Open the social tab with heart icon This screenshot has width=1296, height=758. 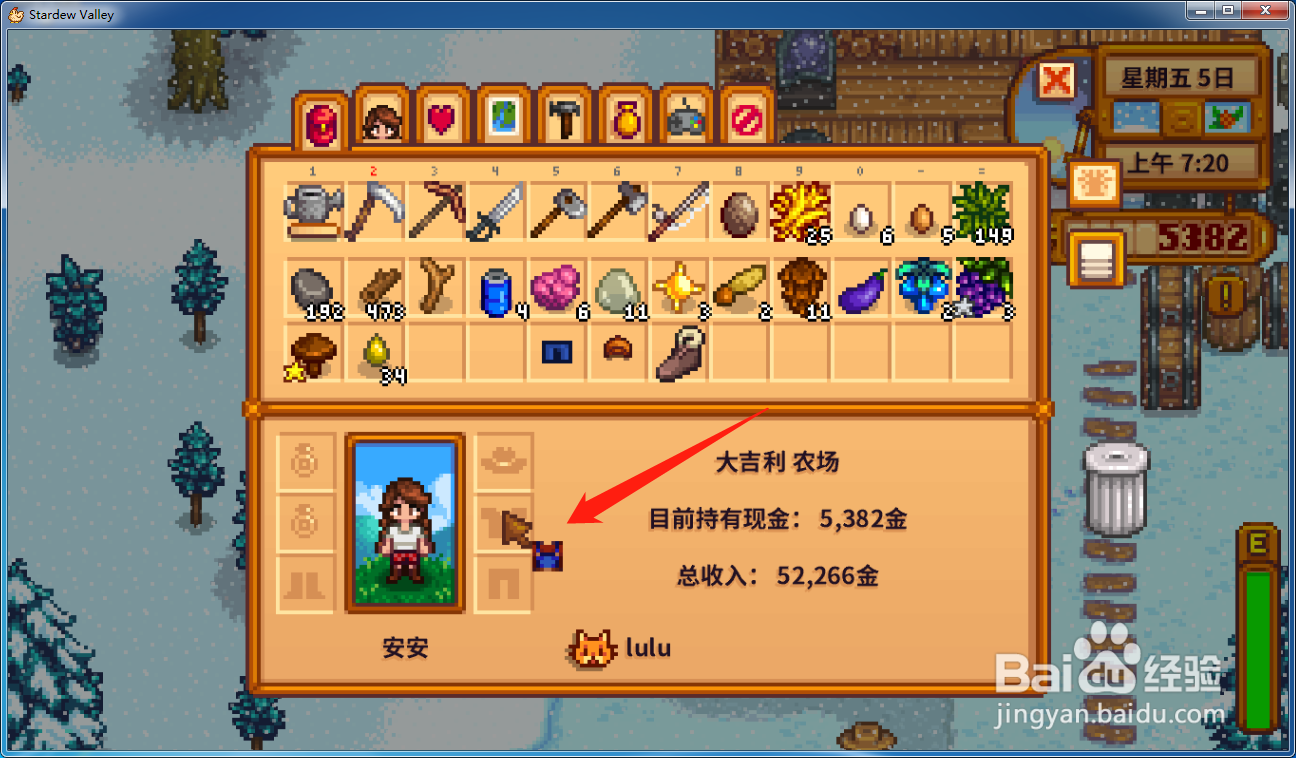(x=442, y=118)
